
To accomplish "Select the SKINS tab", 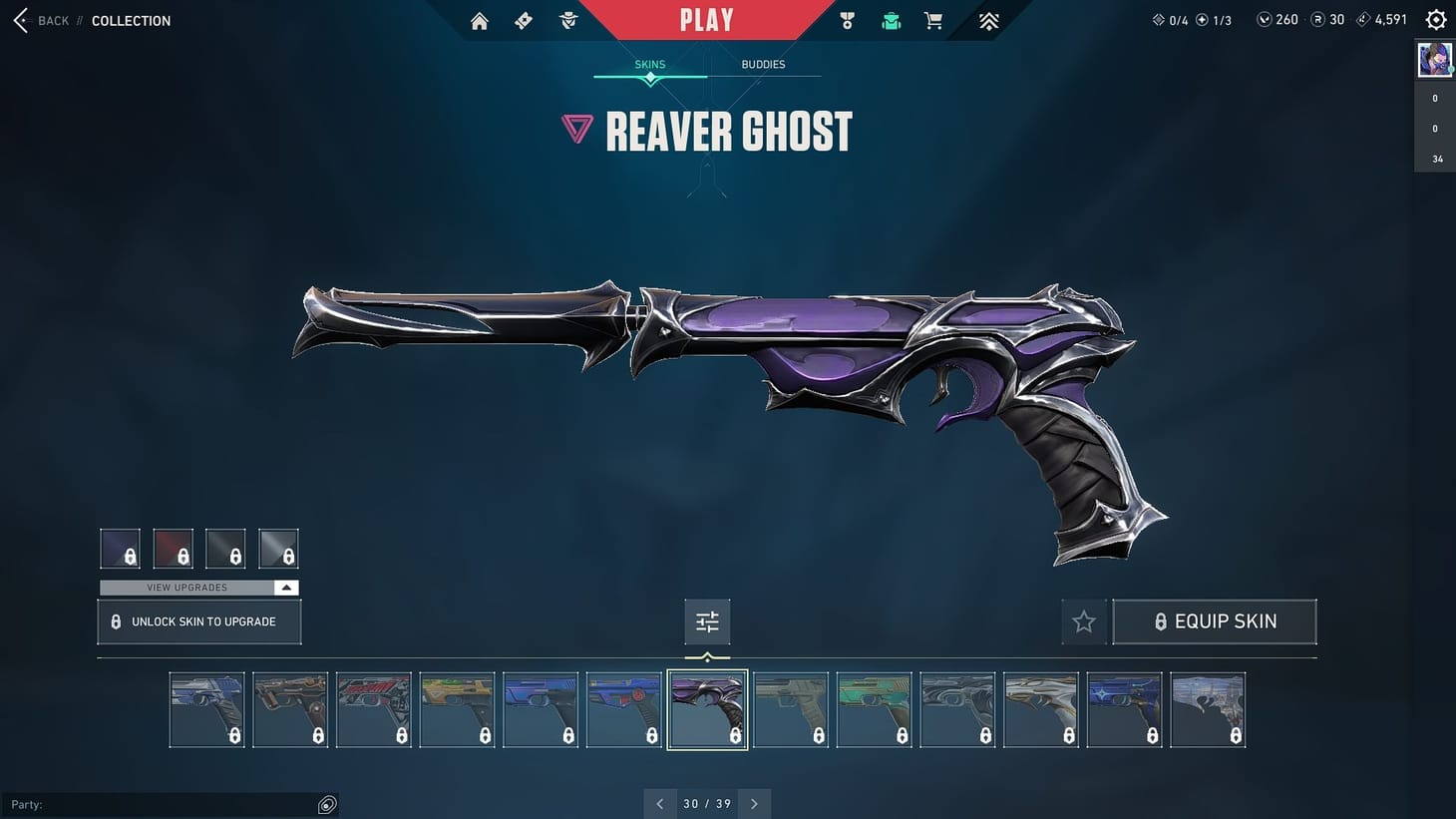I will 649,64.
